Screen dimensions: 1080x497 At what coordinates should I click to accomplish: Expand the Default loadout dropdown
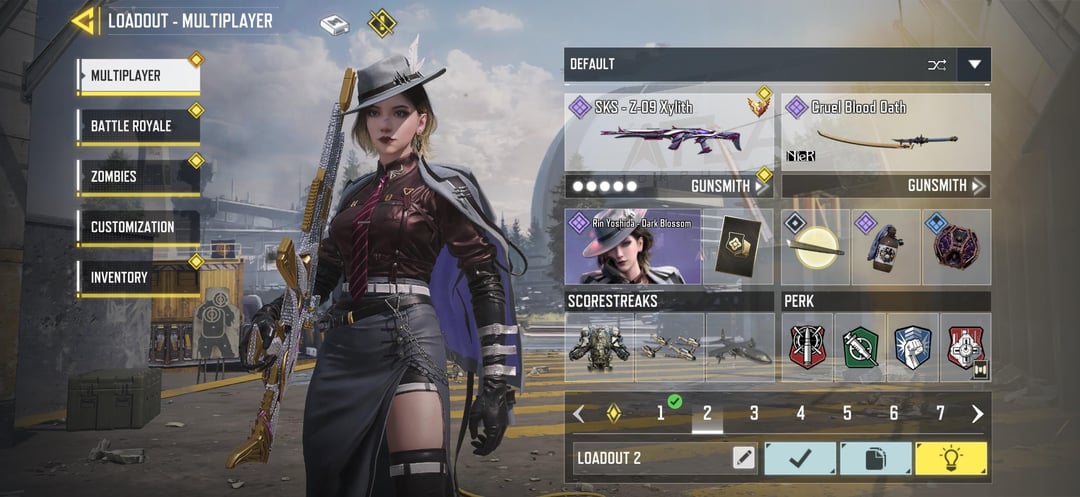974,65
